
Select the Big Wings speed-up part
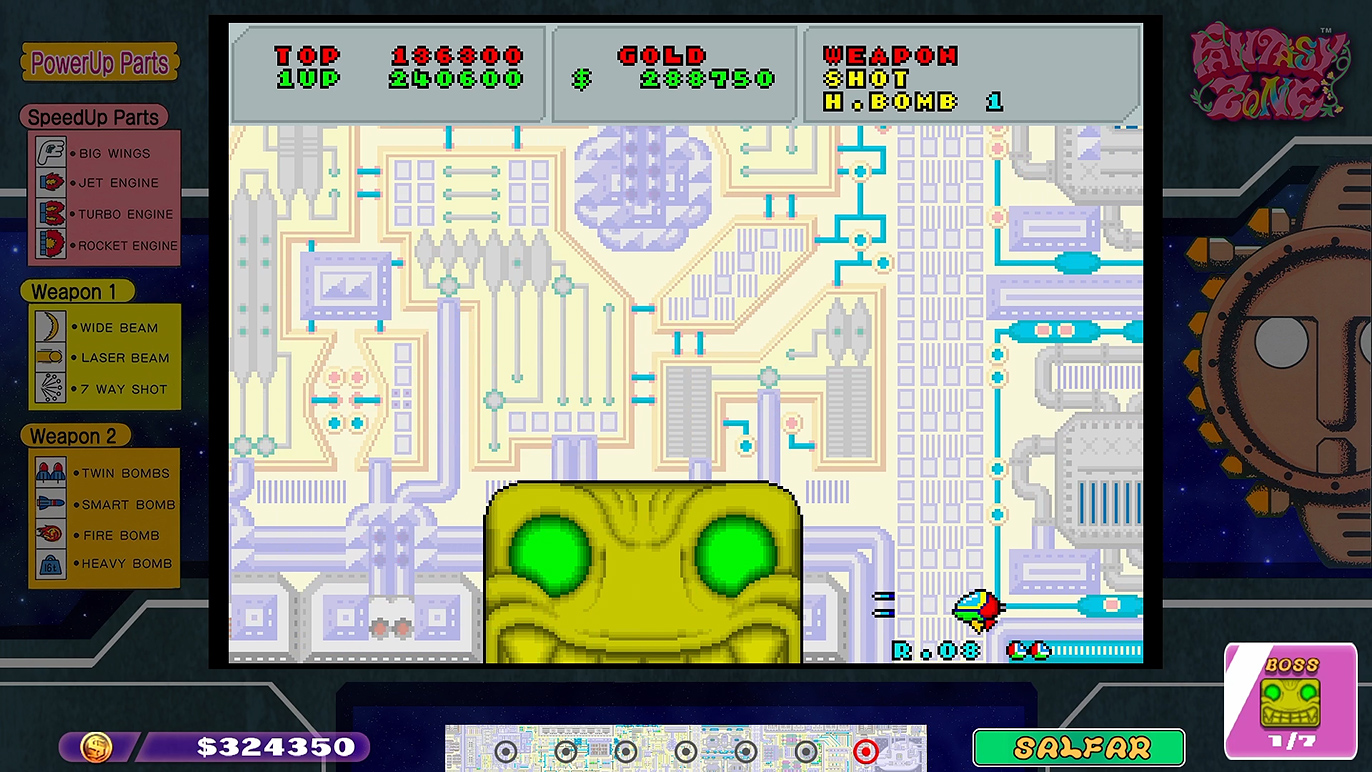[x=104, y=153]
